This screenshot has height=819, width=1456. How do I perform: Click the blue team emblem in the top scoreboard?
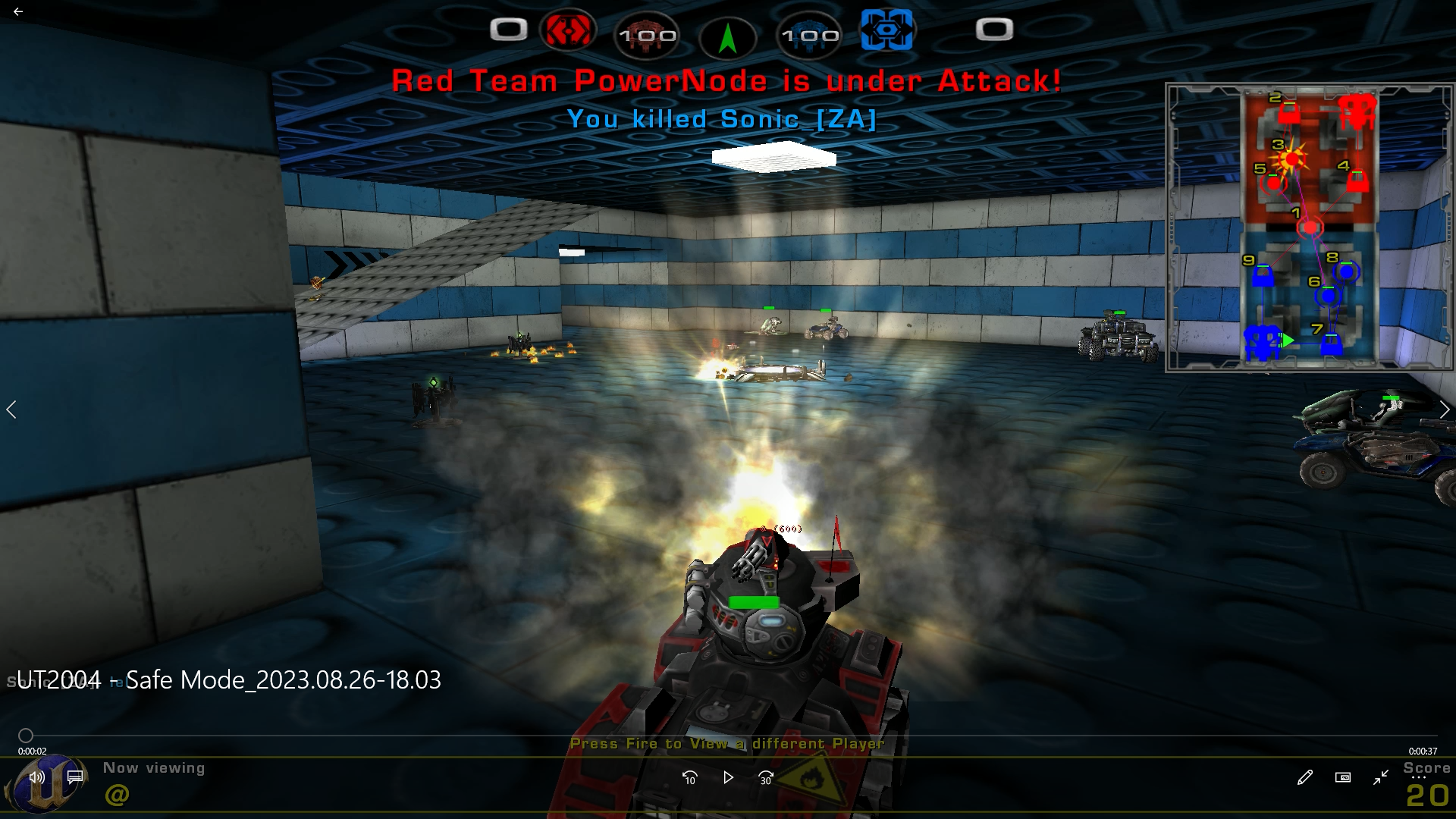click(x=886, y=30)
